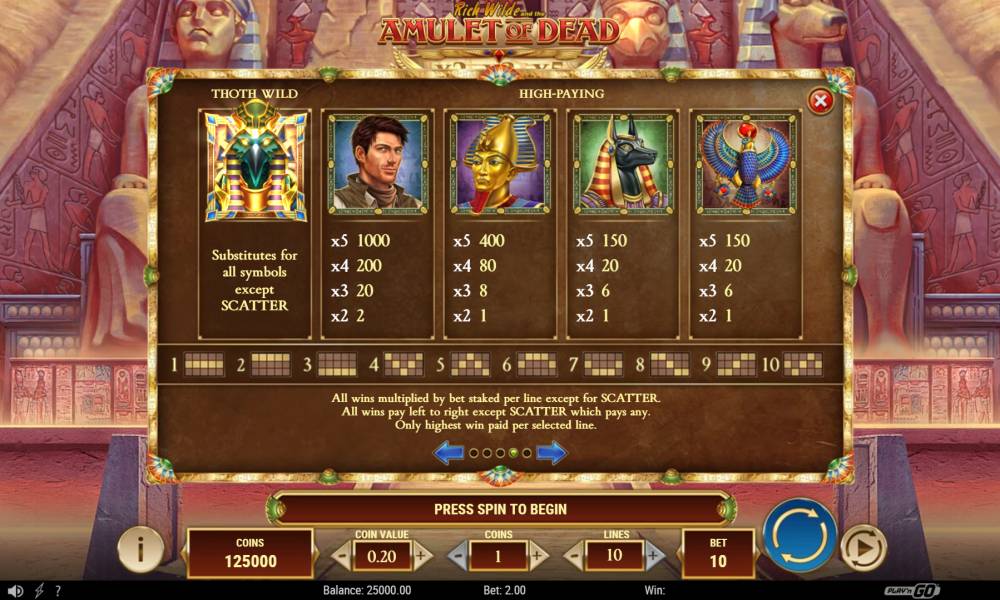
Task: Increase the coin value with the plus
Action: pyautogui.click(x=423, y=554)
